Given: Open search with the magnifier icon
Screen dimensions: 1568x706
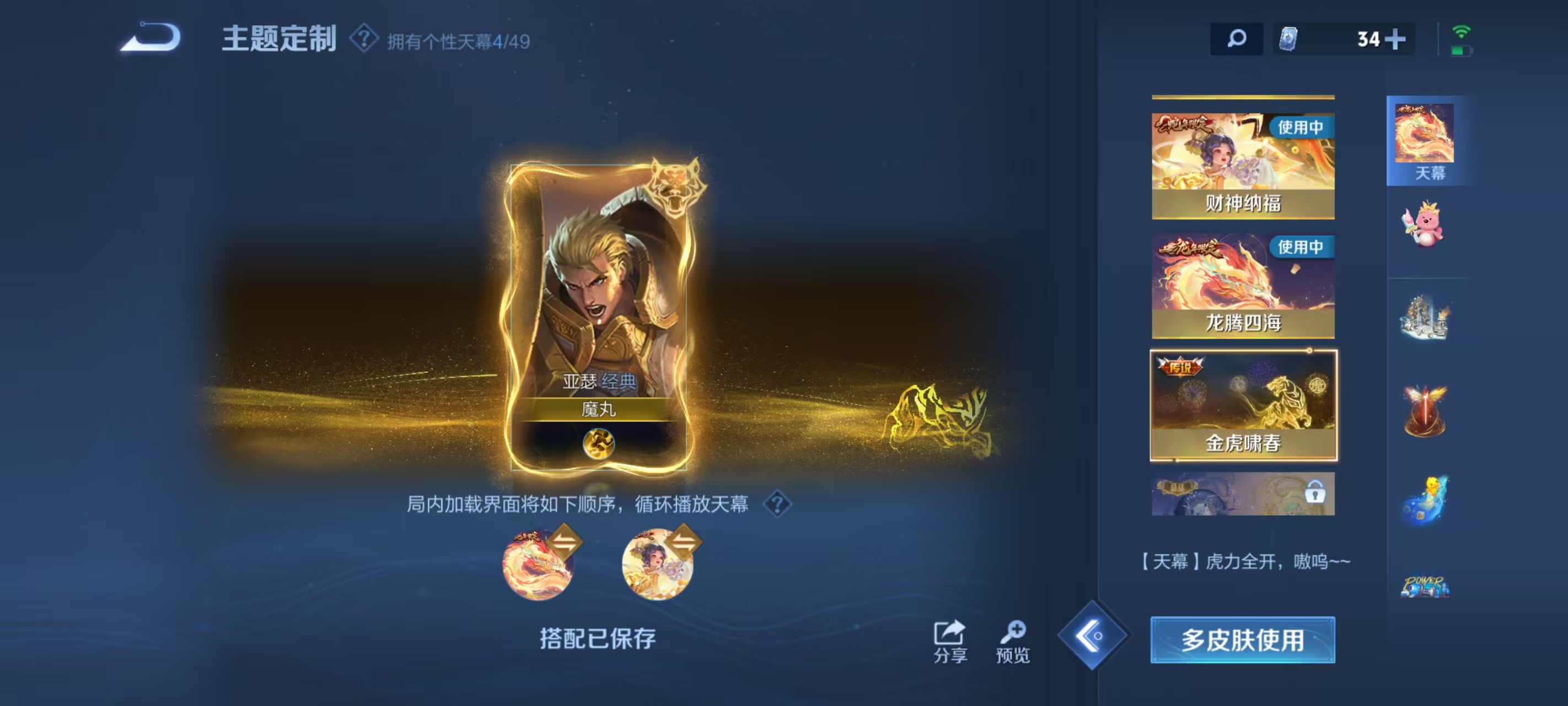Looking at the screenshot, I should [x=1237, y=38].
